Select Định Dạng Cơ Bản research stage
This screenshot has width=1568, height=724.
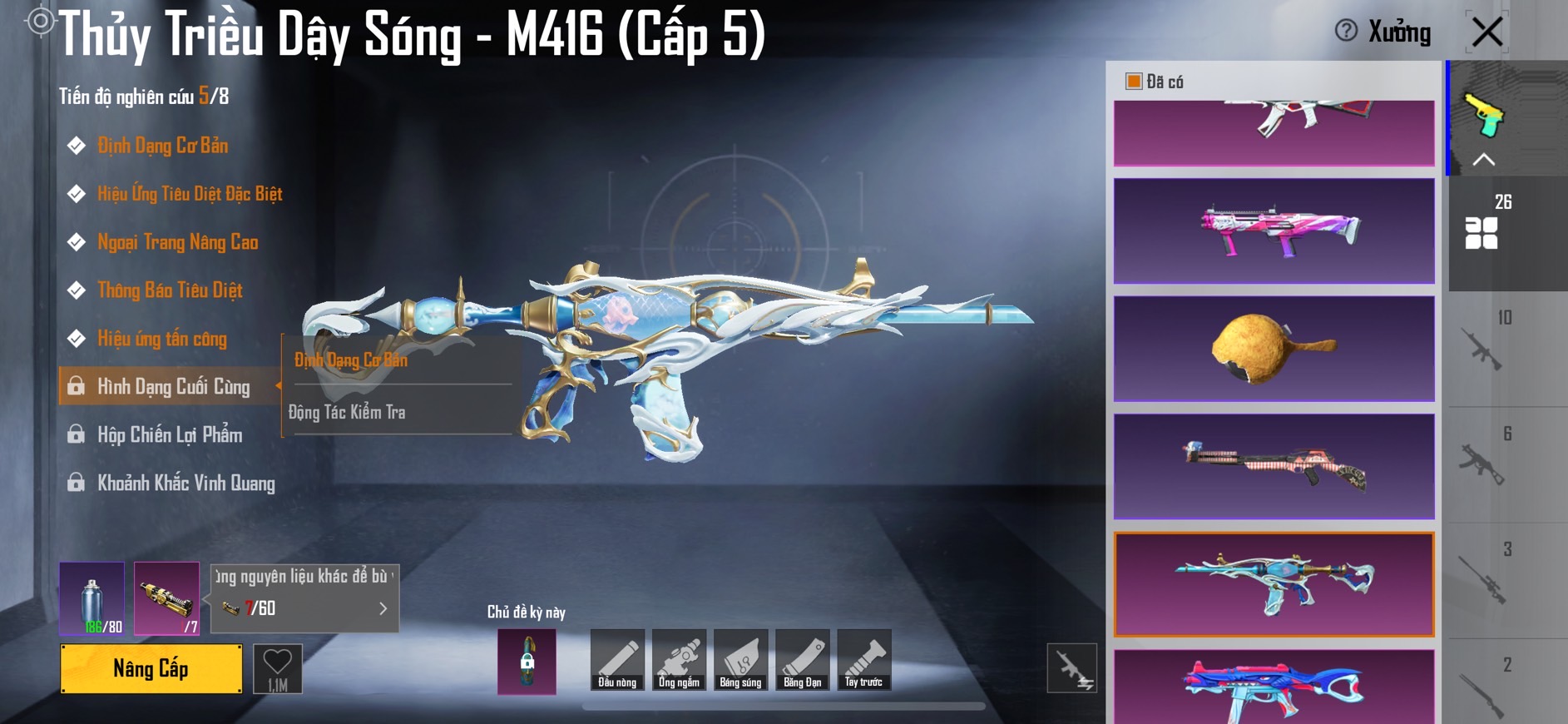(x=162, y=146)
